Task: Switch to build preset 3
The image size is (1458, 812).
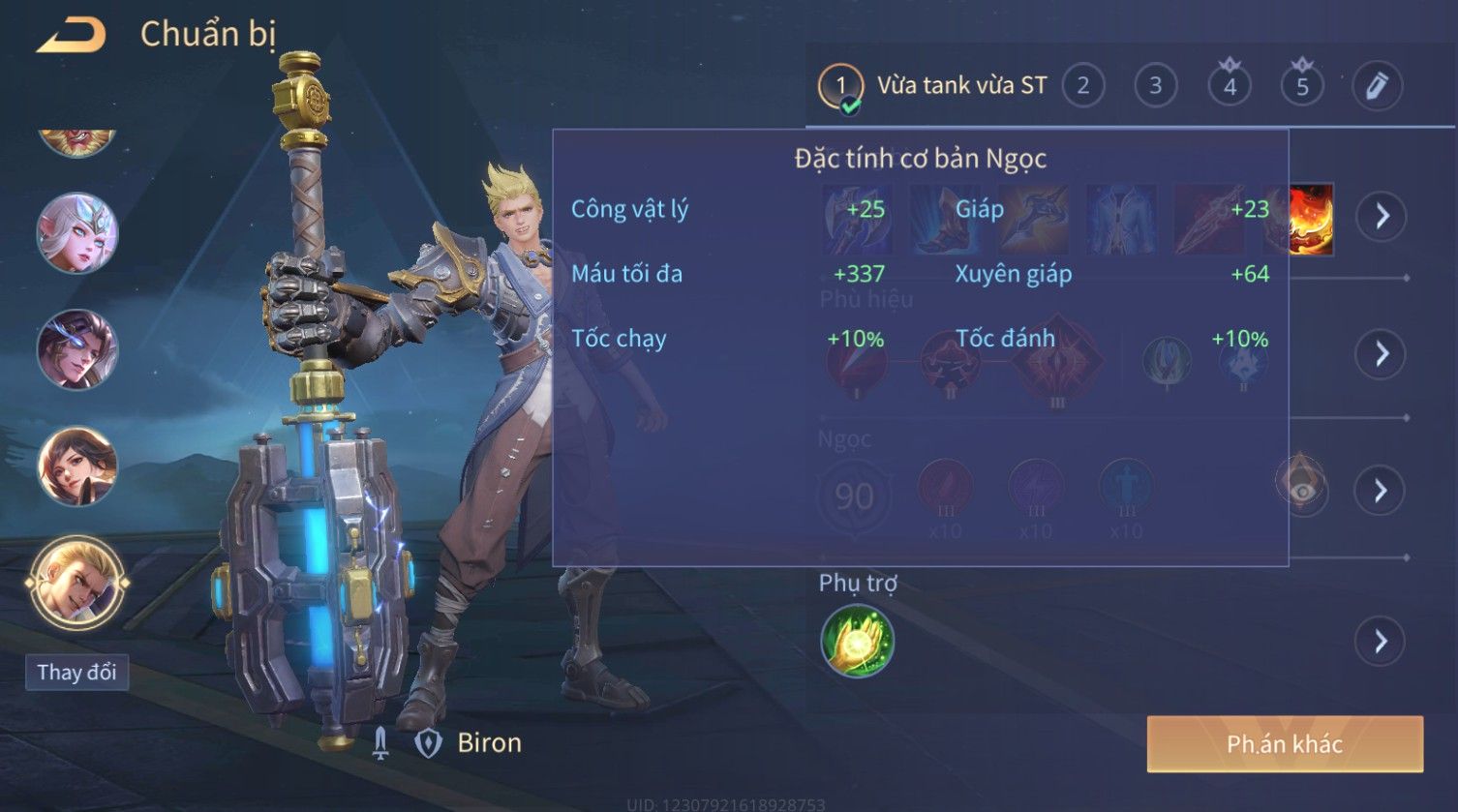Action: [x=1155, y=86]
